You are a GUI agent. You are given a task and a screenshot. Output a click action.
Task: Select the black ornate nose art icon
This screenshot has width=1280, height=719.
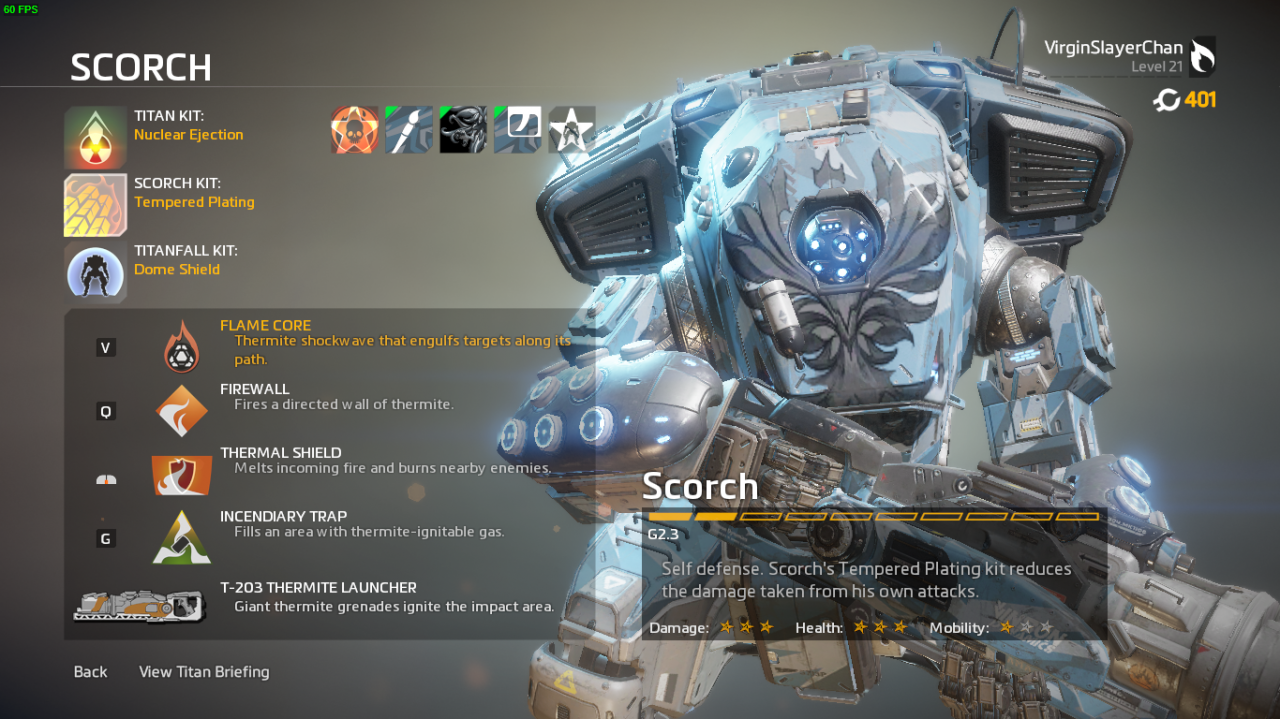[x=463, y=130]
